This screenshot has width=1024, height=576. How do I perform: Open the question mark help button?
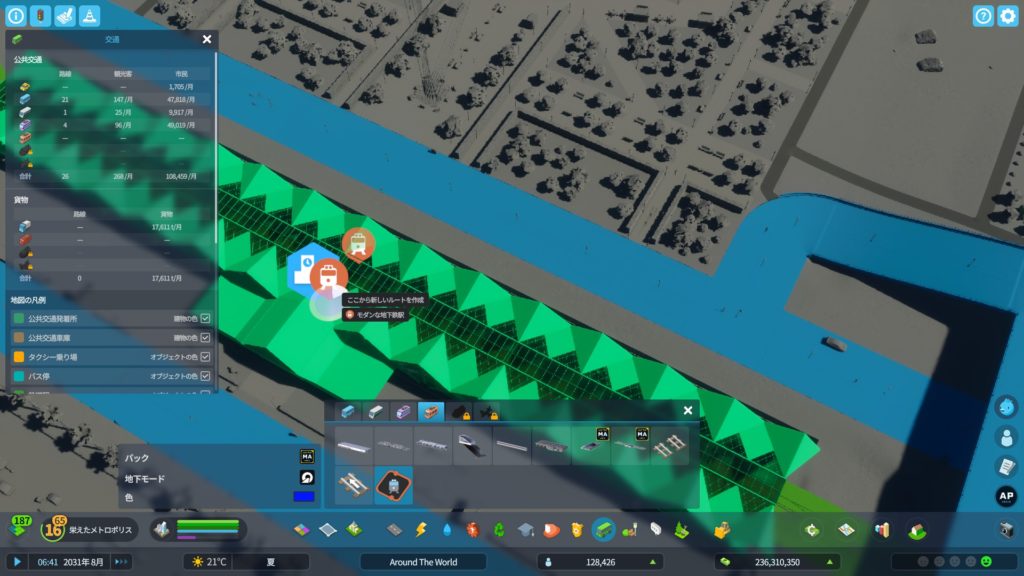tap(983, 16)
